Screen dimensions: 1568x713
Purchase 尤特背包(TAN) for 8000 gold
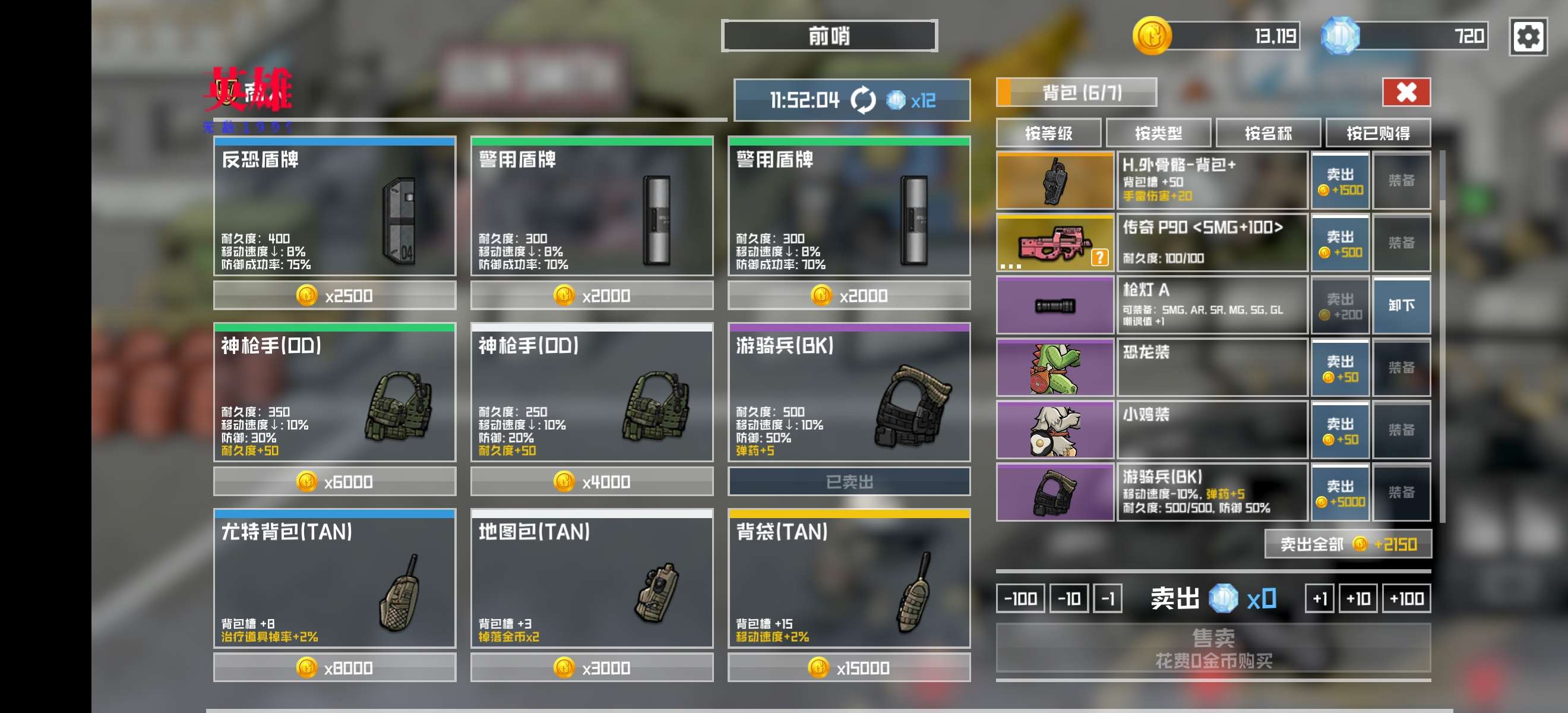(x=334, y=668)
